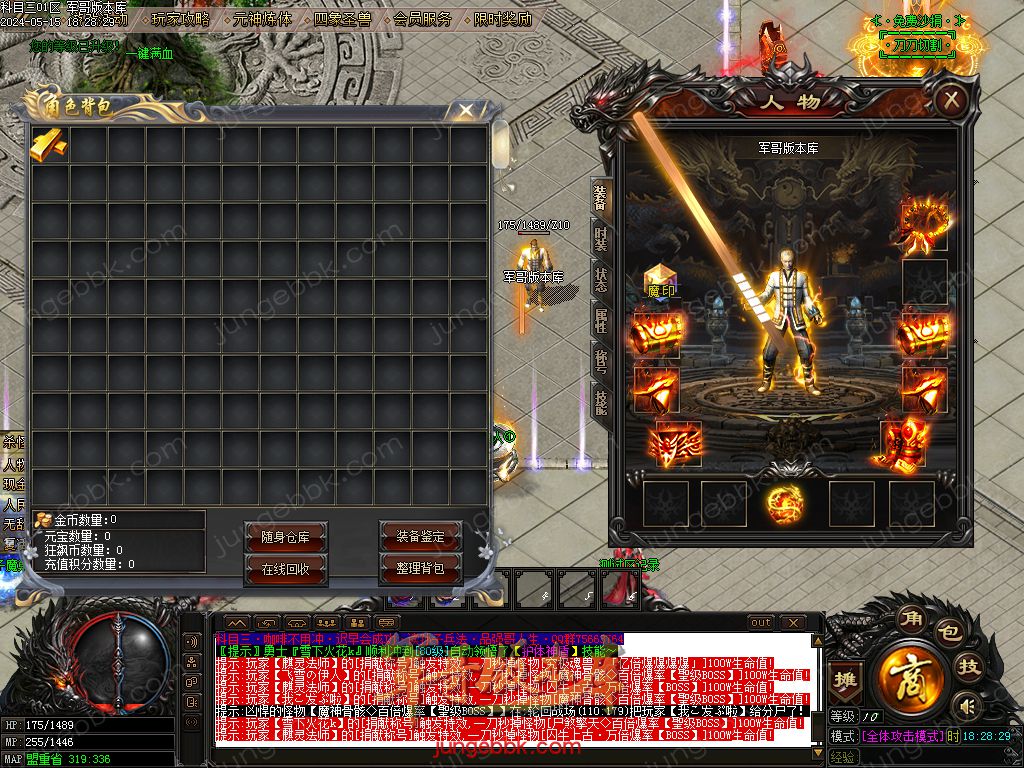Sort the bag with 整理背包
This screenshot has height=768, width=1024.
point(420,569)
